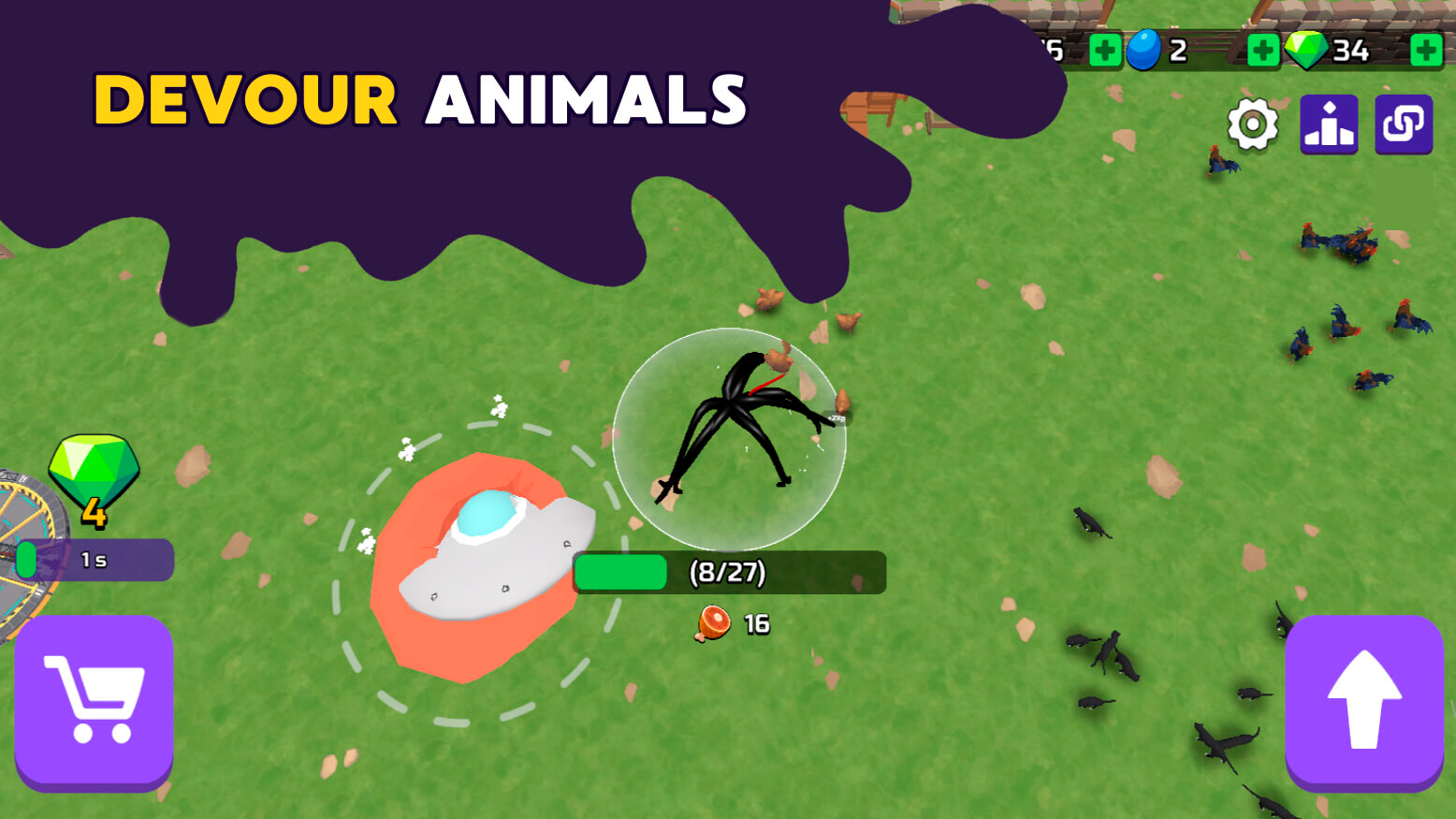Click the roosters in the top right corner

click(1338, 243)
